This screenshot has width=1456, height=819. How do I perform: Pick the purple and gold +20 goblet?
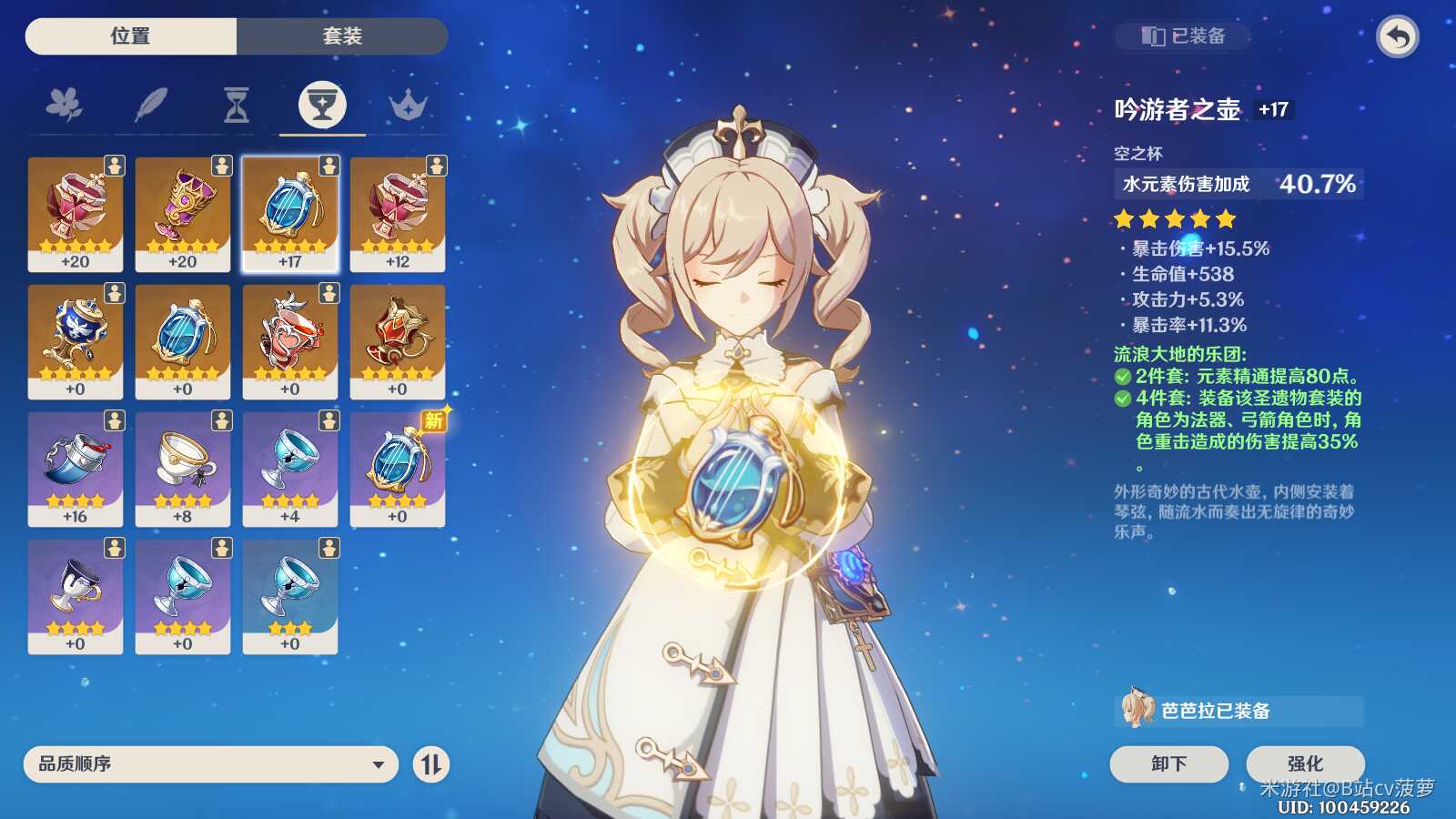pyautogui.click(x=183, y=214)
